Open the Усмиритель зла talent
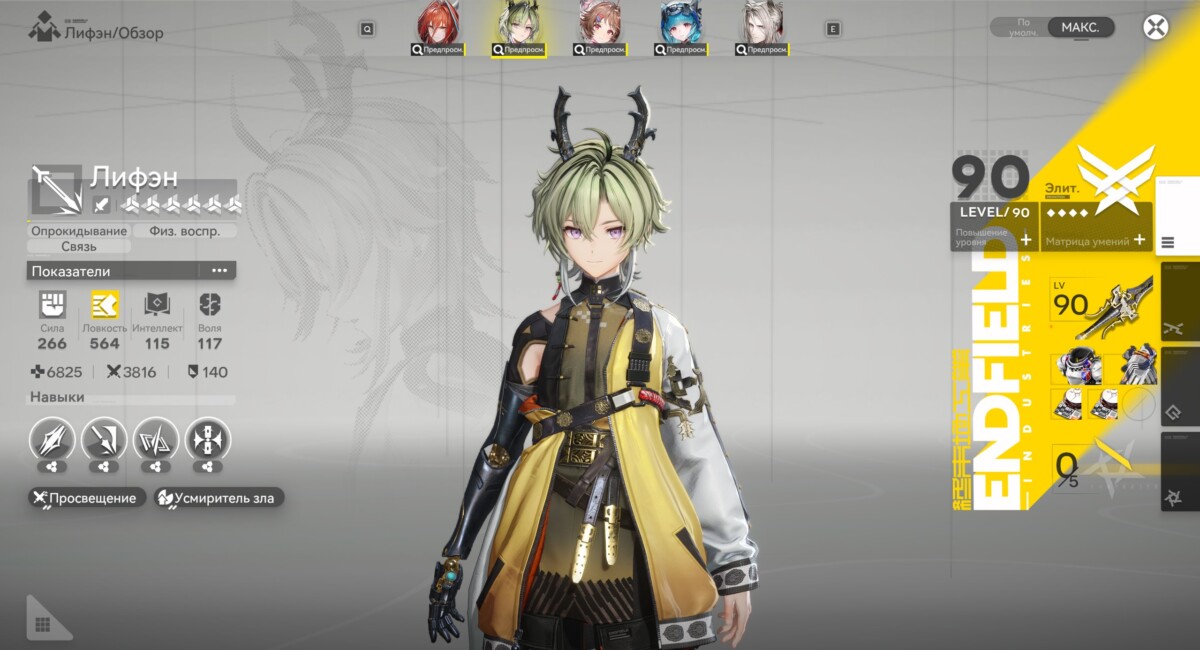This screenshot has width=1200, height=650. (x=220, y=498)
